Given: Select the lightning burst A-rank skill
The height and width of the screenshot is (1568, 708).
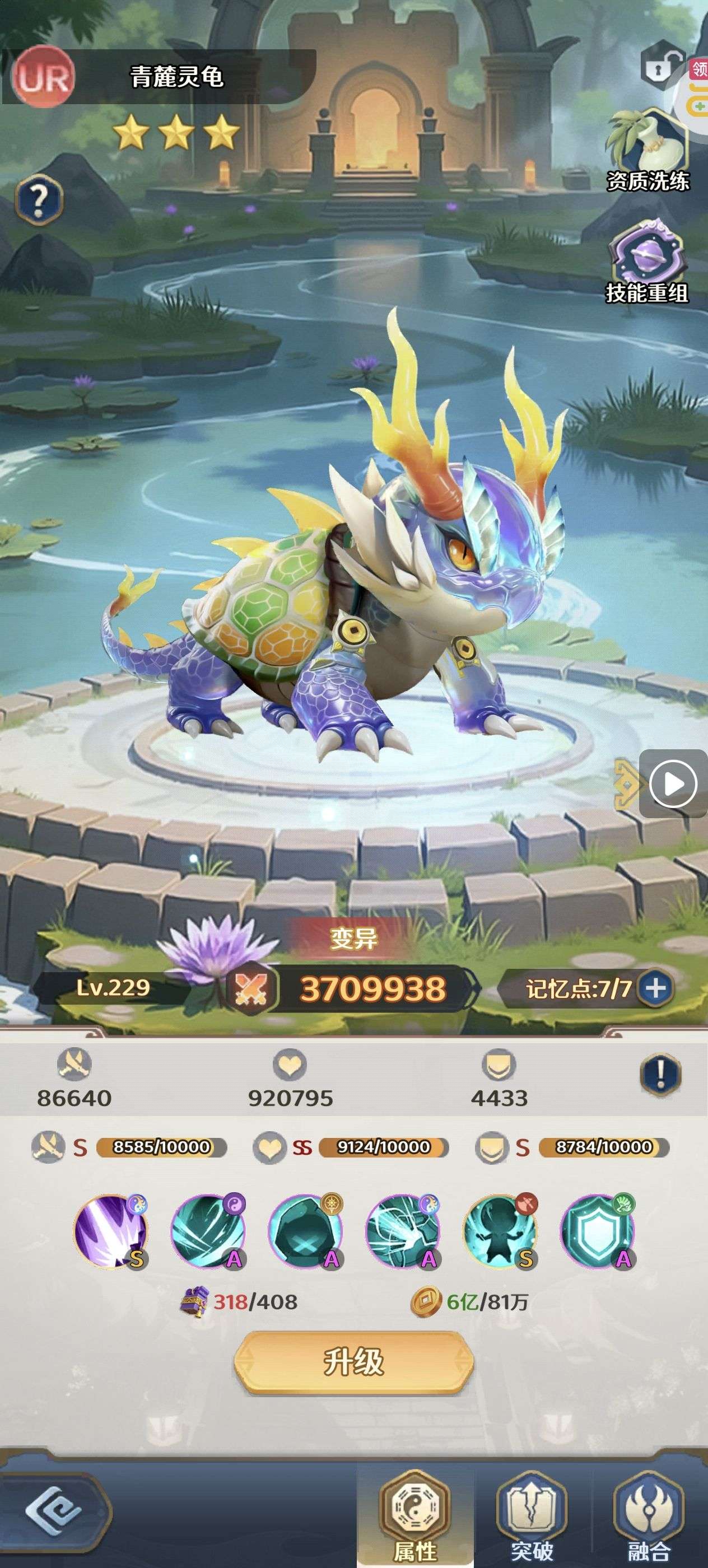Looking at the screenshot, I should click(x=402, y=1231).
